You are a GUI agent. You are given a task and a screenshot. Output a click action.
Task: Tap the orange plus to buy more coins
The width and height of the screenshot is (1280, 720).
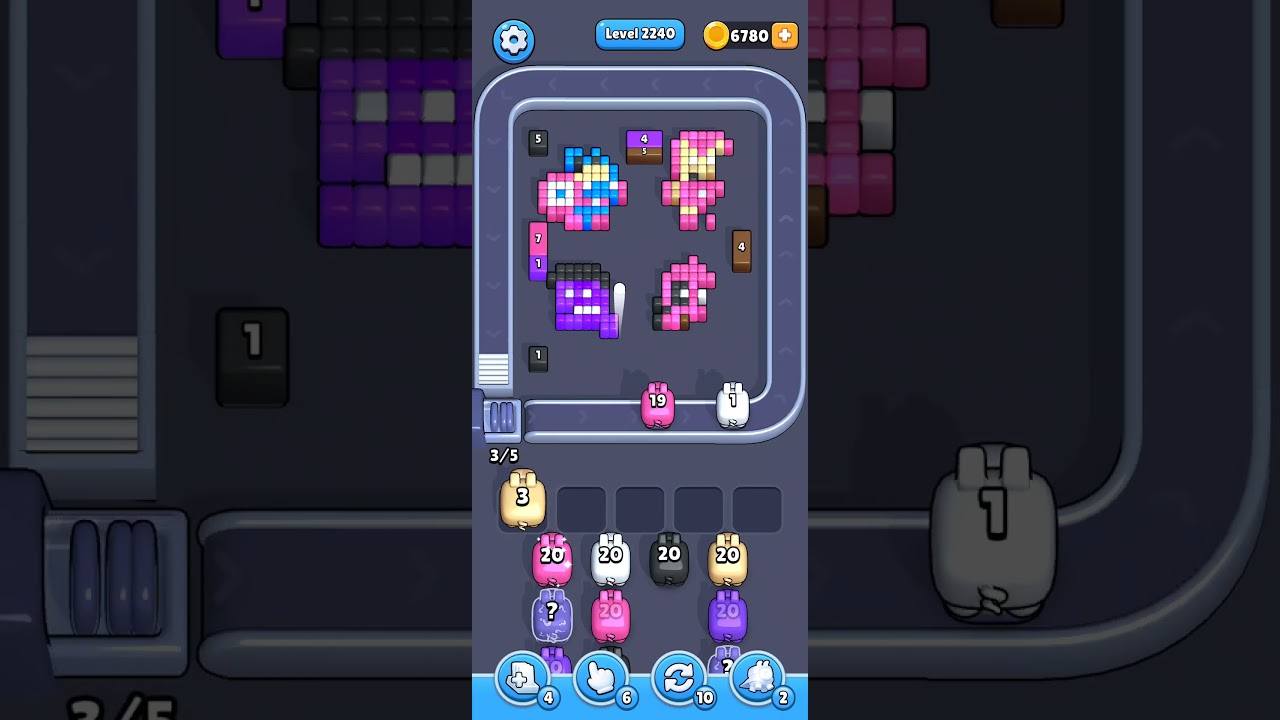[785, 35]
